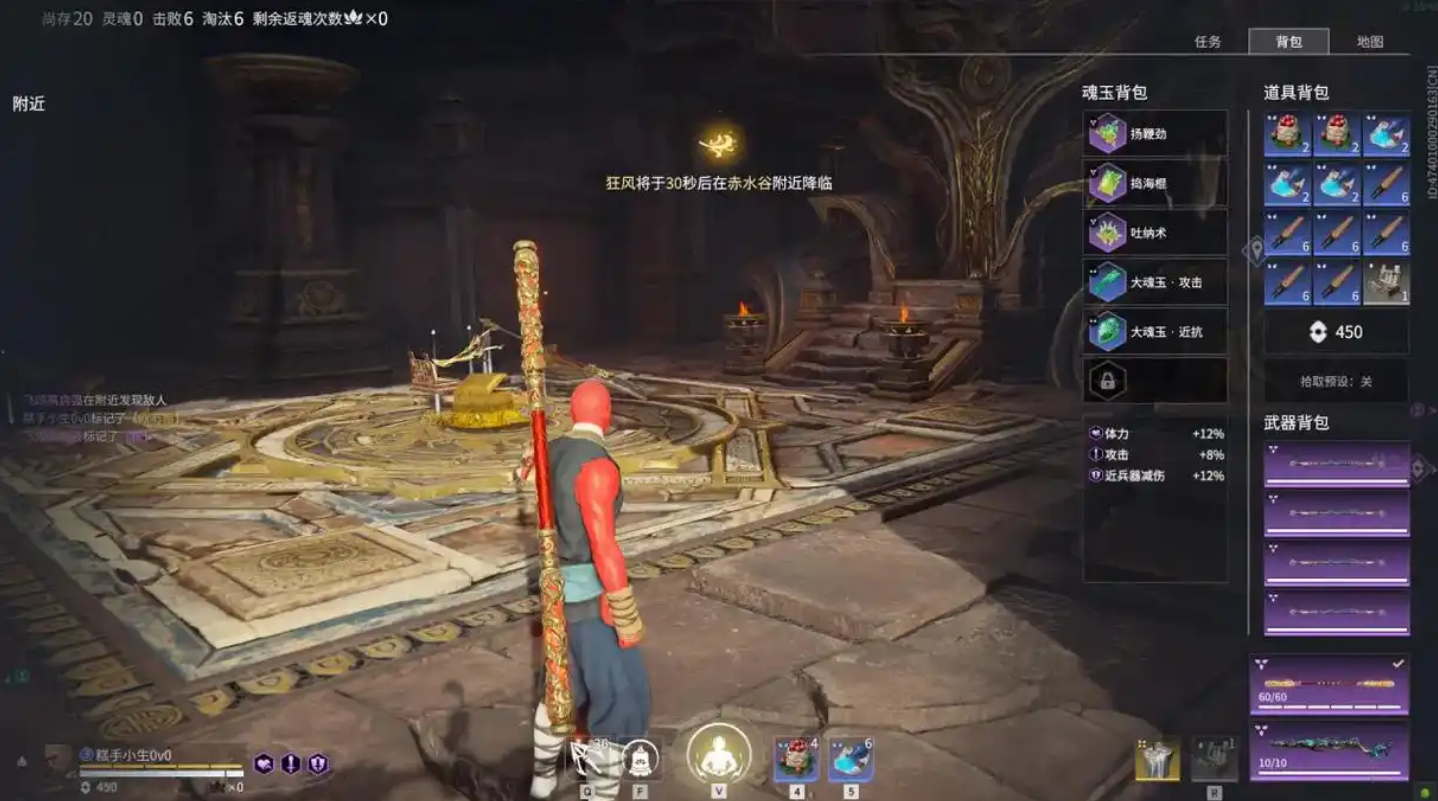The height and width of the screenshot is (801, 1438).
Task: Select the 大魂玉·攻击 attack jade
Action: (1155, 282)
